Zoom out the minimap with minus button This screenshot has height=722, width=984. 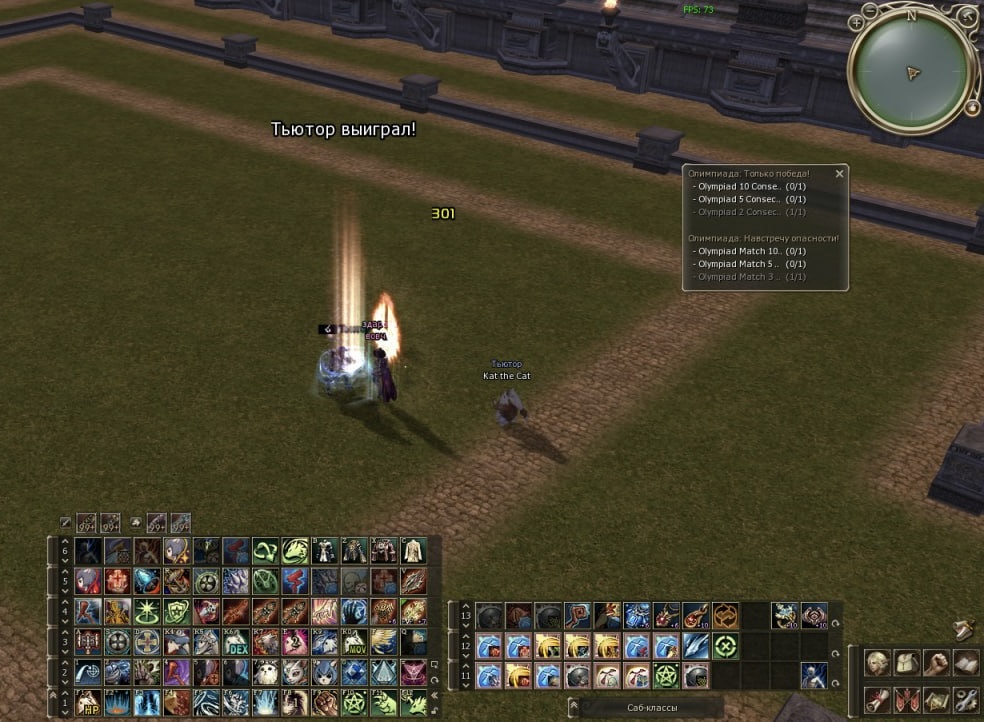(870, 10)
